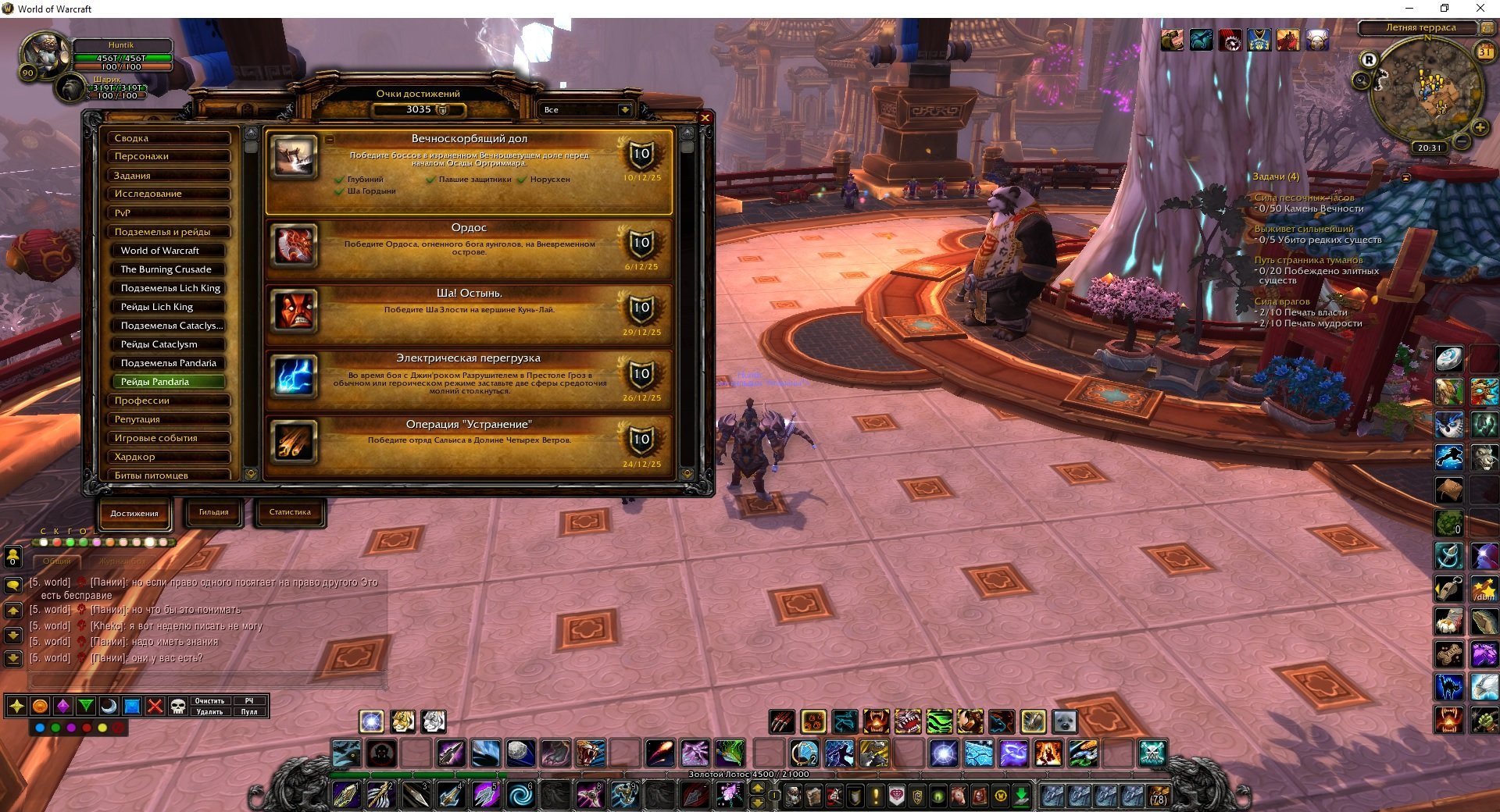Collapse the Вечноскорбящий дол achievement
1500x812 pixels.
[330, 140]
